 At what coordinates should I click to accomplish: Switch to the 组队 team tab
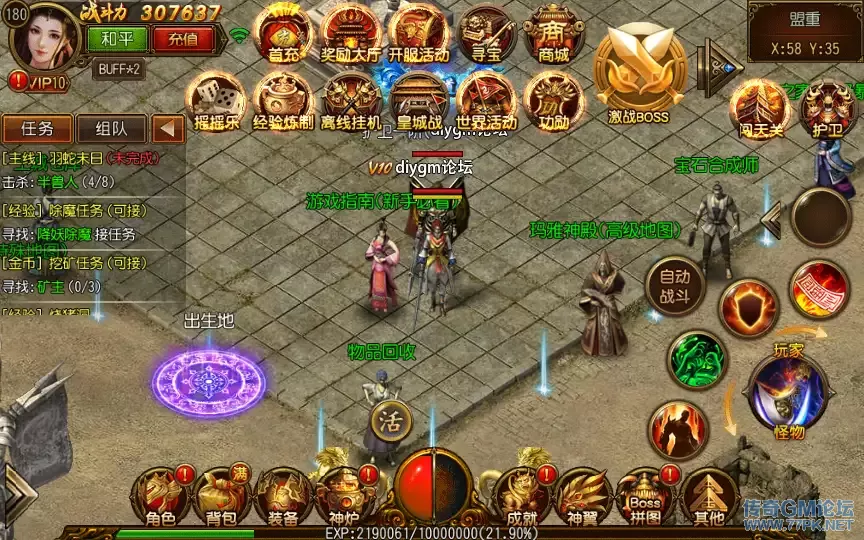[x=111, y=128]
